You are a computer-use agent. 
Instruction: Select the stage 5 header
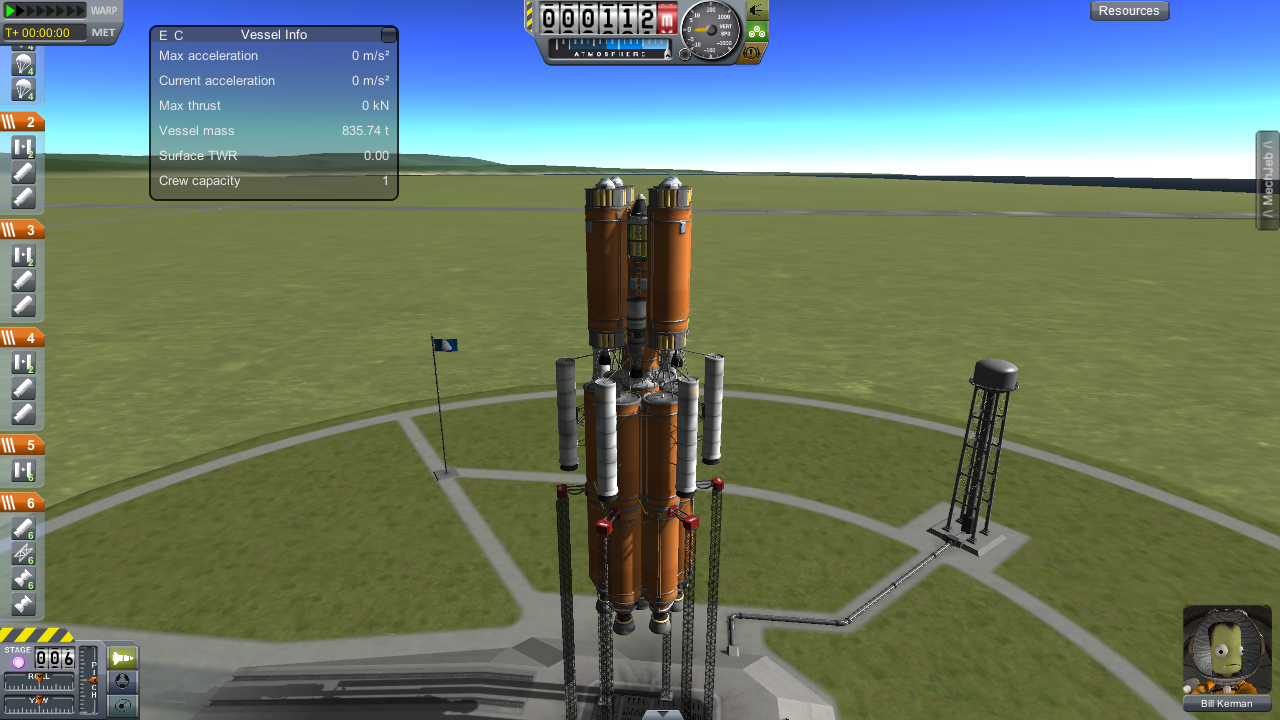click(22, 446)
